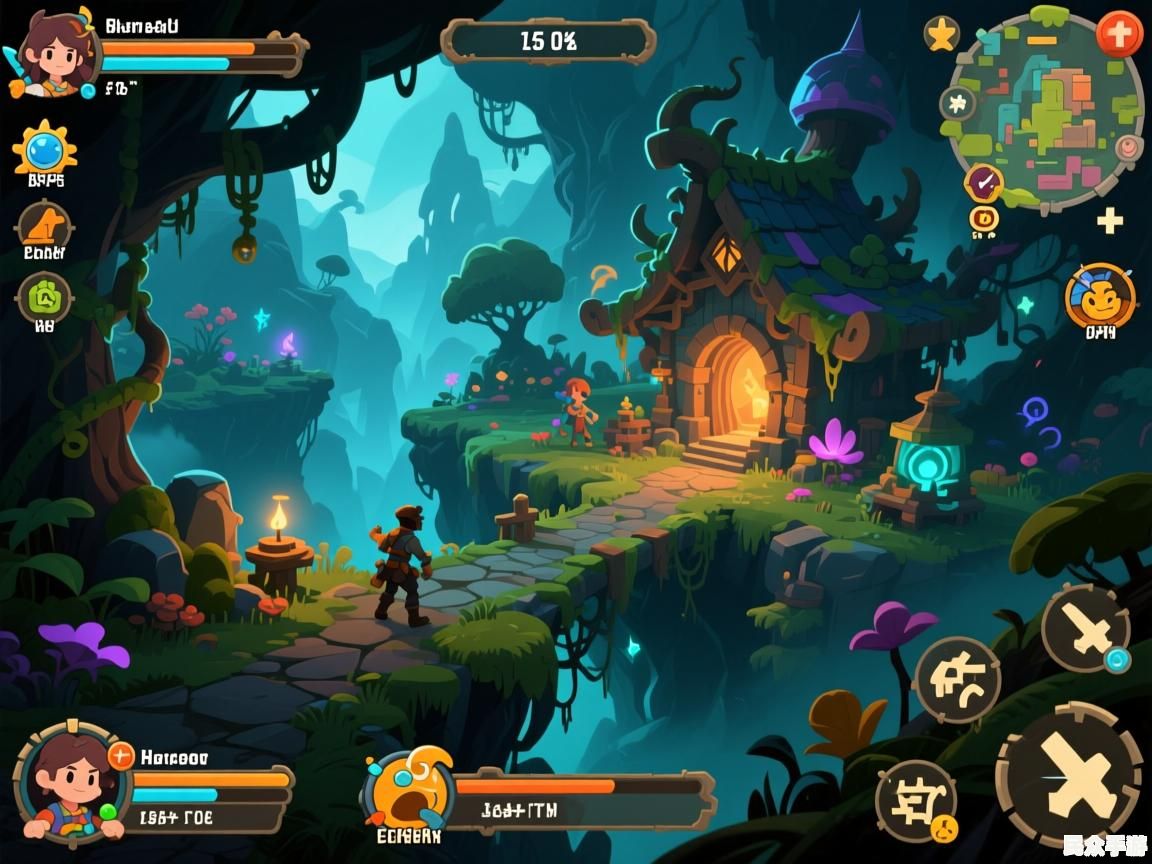Select the checkmark quest marker on minimap
Screen dimensions: 1152x864
pyautogui.click(x=983, y=183)
